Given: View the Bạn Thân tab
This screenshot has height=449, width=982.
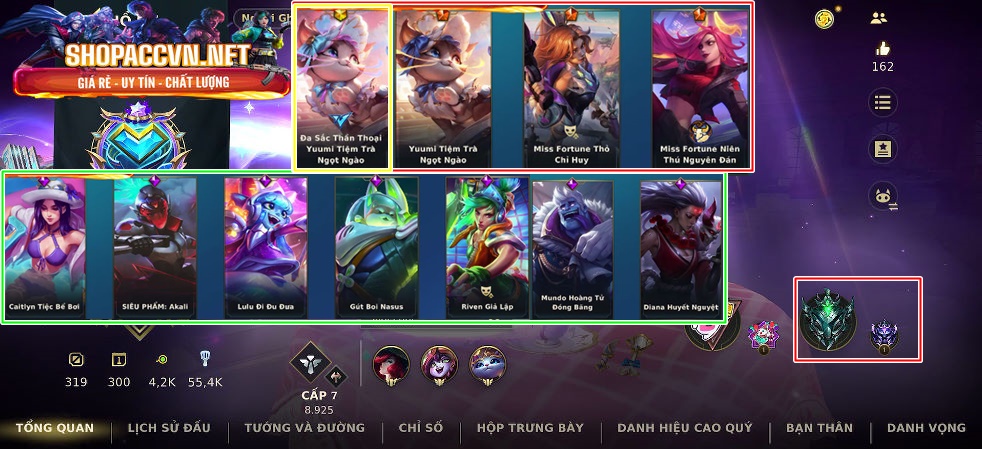Looking at the screenshot, I should 819,428.
